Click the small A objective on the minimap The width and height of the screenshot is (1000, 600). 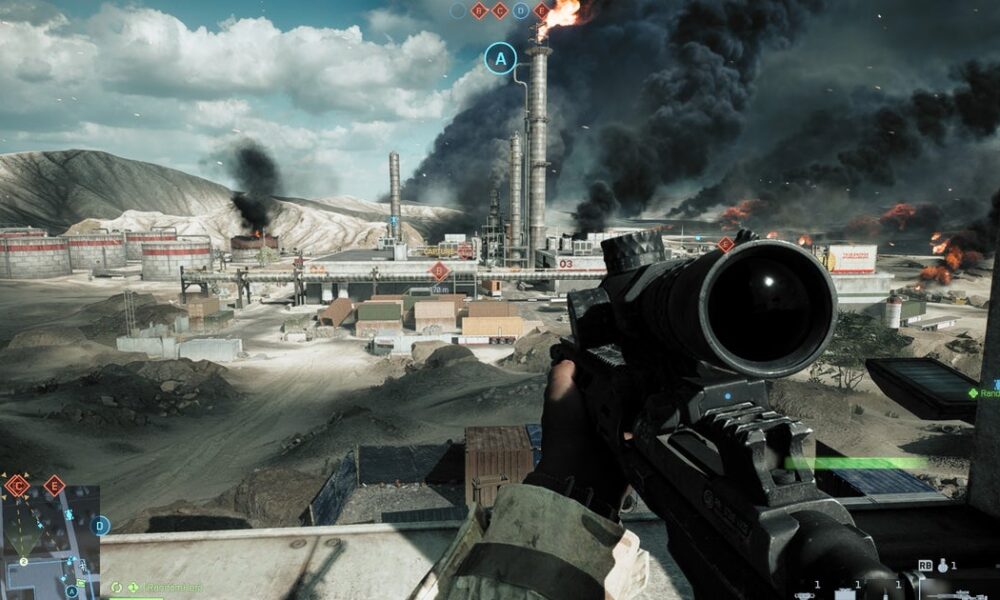pyautogui.click(x=71, y=591)
